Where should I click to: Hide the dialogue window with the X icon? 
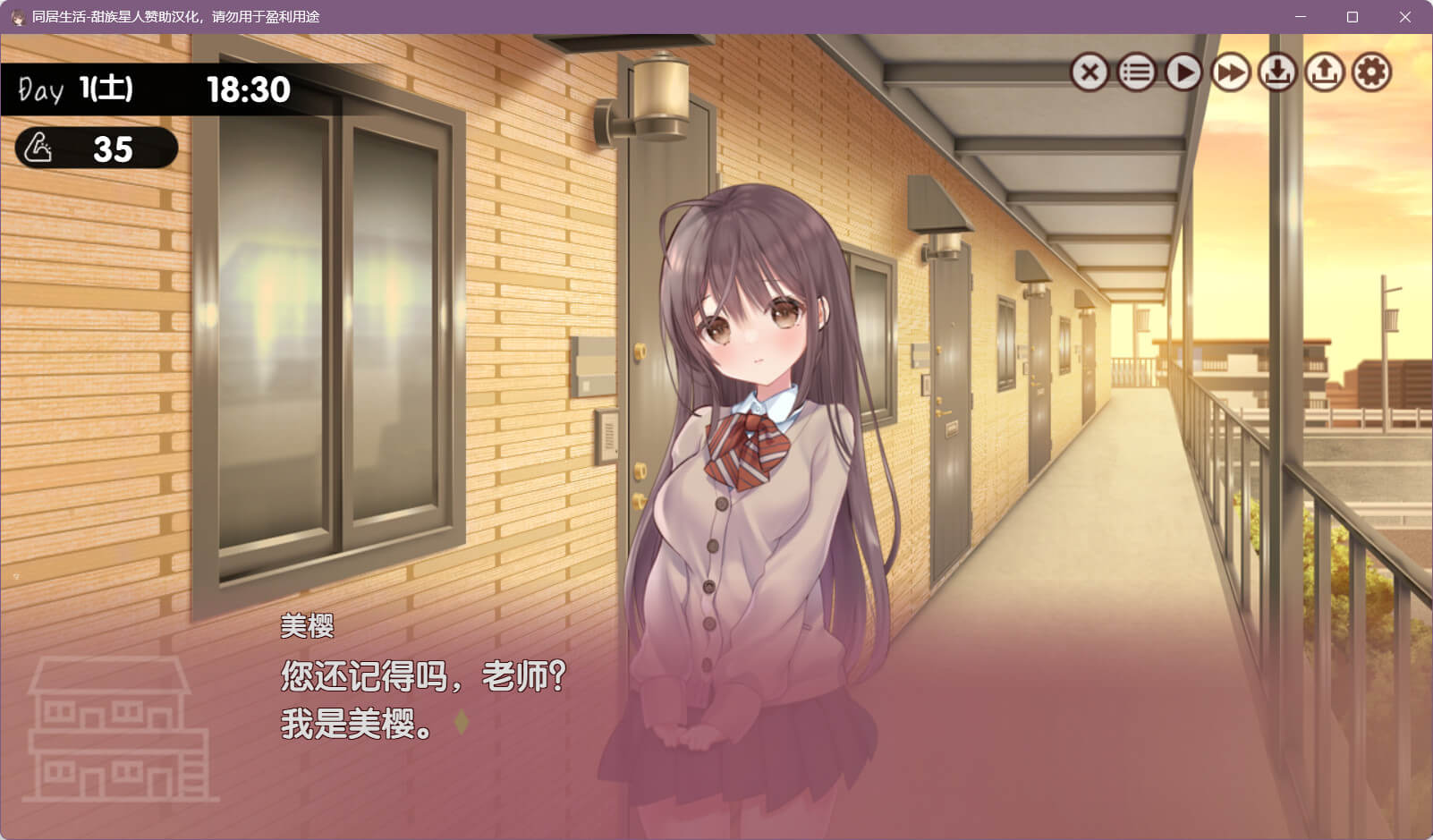1090,72
